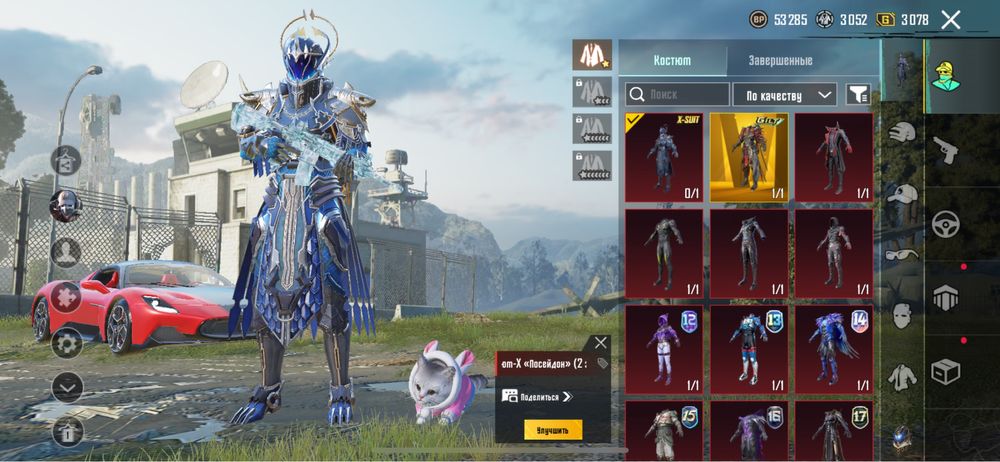The height and width of the screenshot is (462, 1000).
Task: Collapse the left side menu with down arrow
Action: pyautogui.click(x=67, y=386)
